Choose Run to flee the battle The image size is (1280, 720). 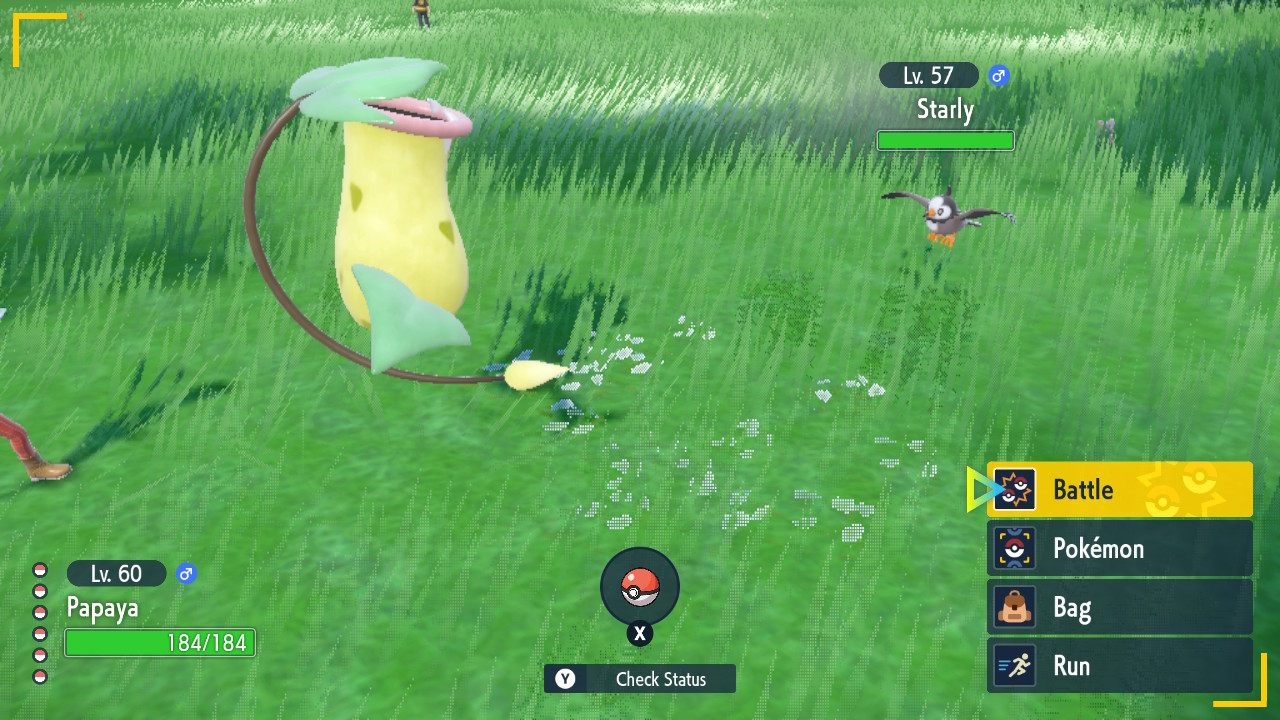tap(1119, 666)
